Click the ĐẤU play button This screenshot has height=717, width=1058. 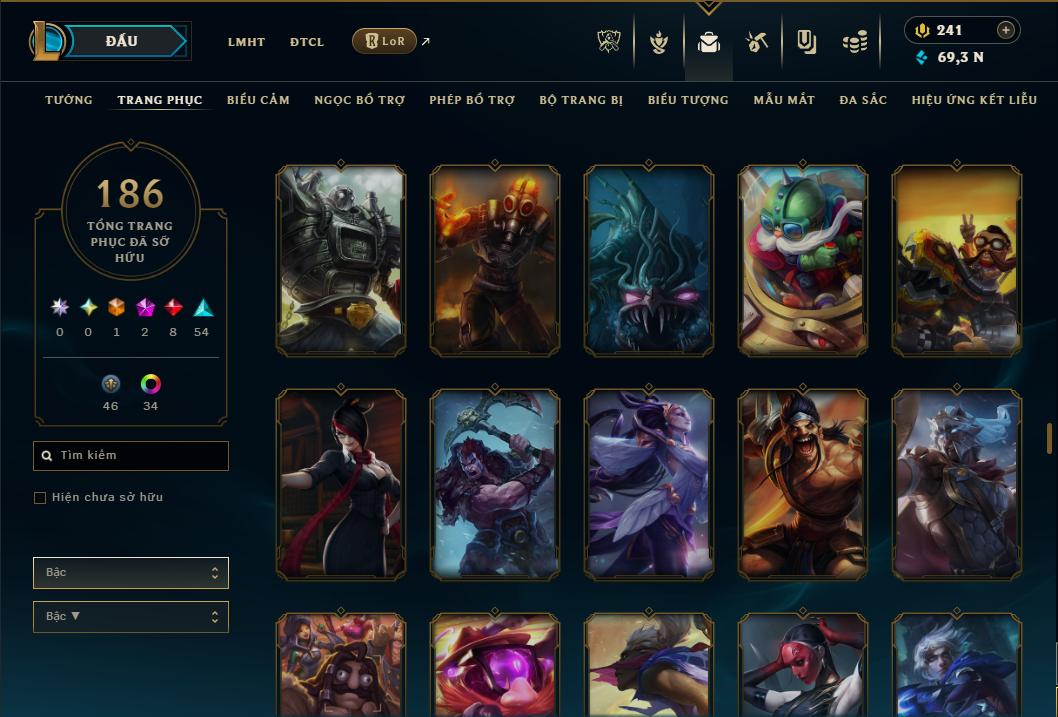click(122, 41)
